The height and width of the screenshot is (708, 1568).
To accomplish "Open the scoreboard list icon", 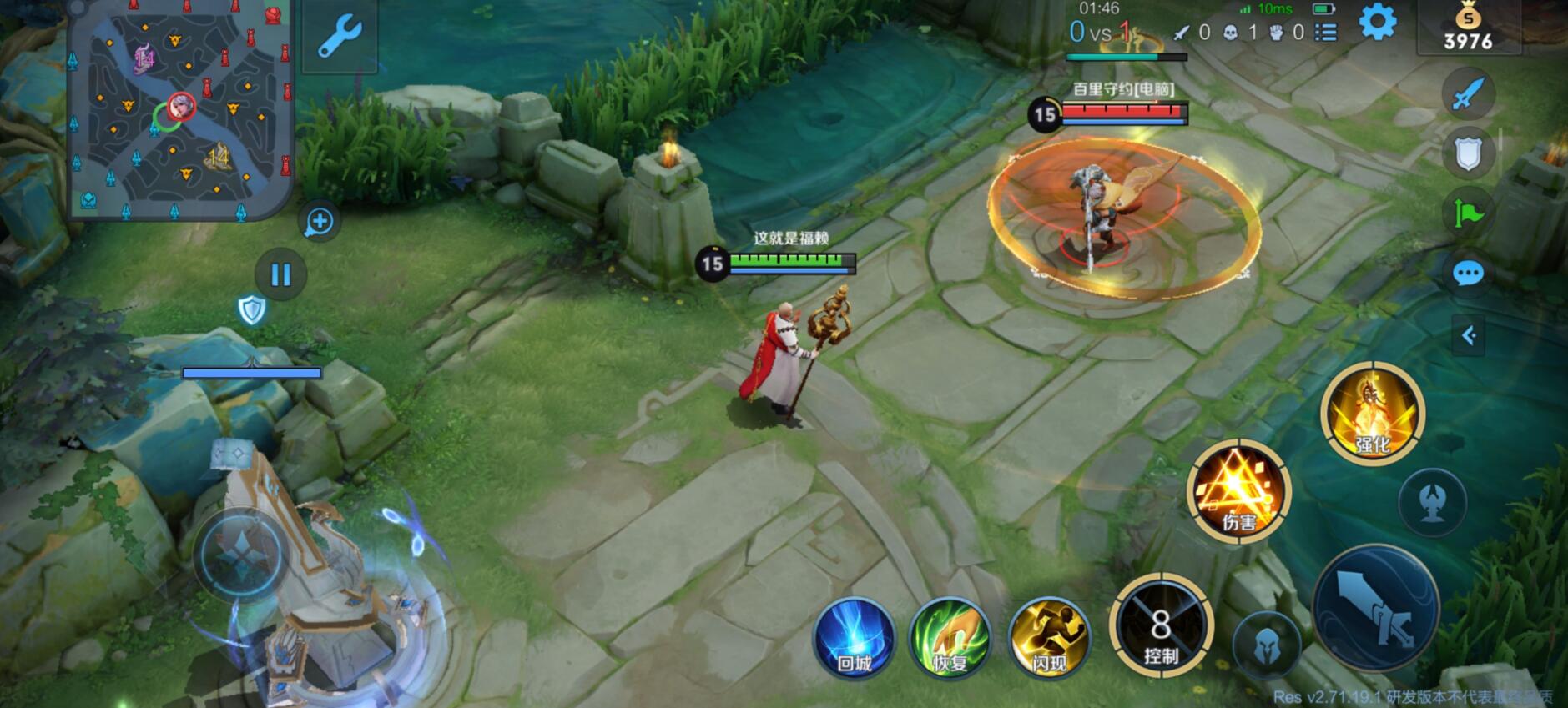I will [x=1326, y=33].
